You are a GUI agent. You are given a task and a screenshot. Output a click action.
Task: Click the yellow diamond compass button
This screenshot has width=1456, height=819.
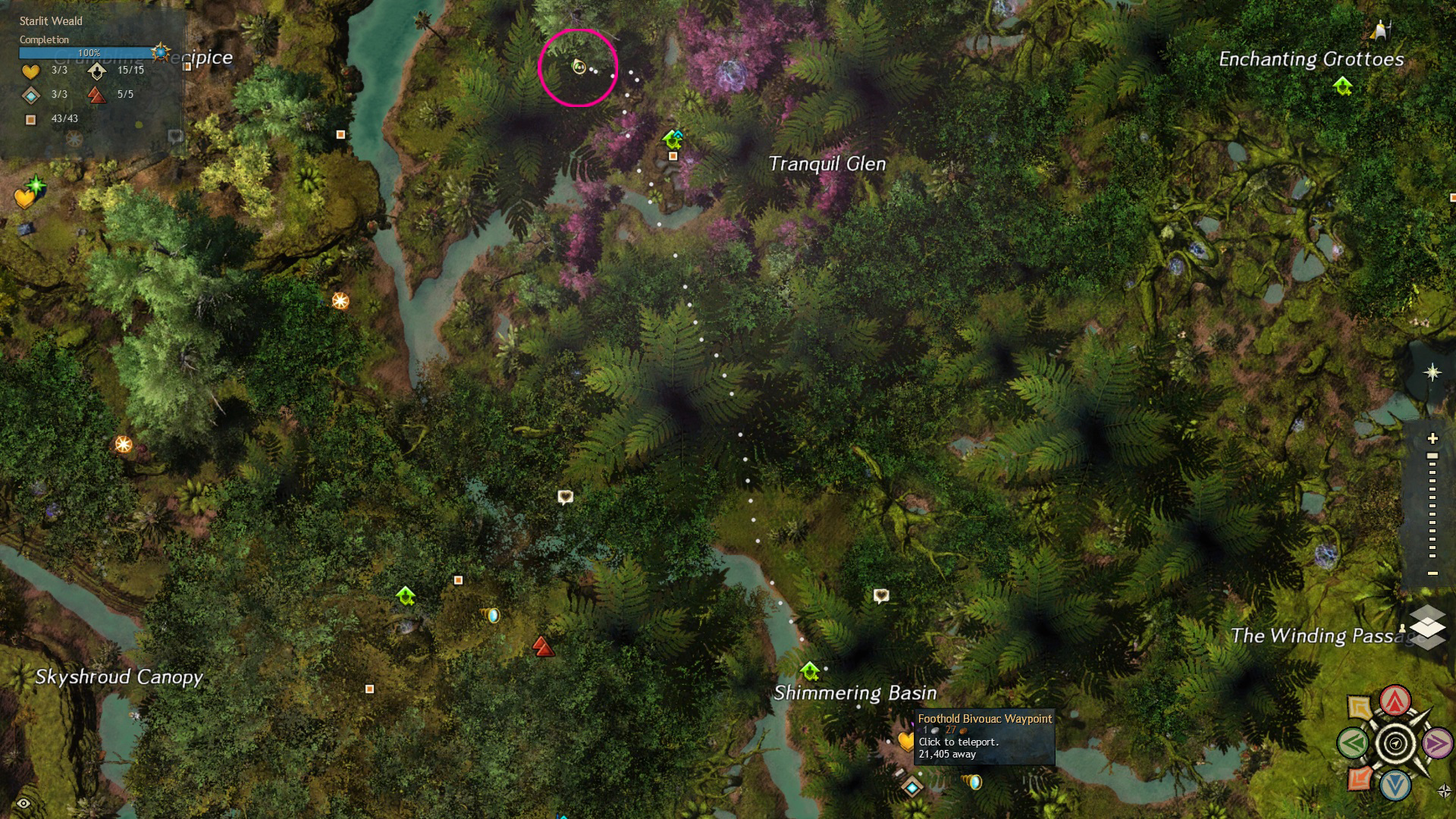(1360, 708)
